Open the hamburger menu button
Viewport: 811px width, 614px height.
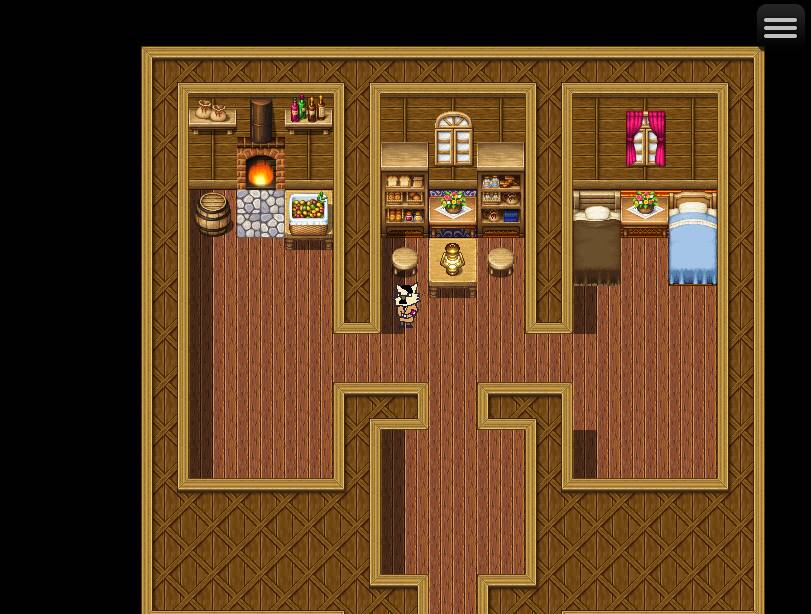780,27
